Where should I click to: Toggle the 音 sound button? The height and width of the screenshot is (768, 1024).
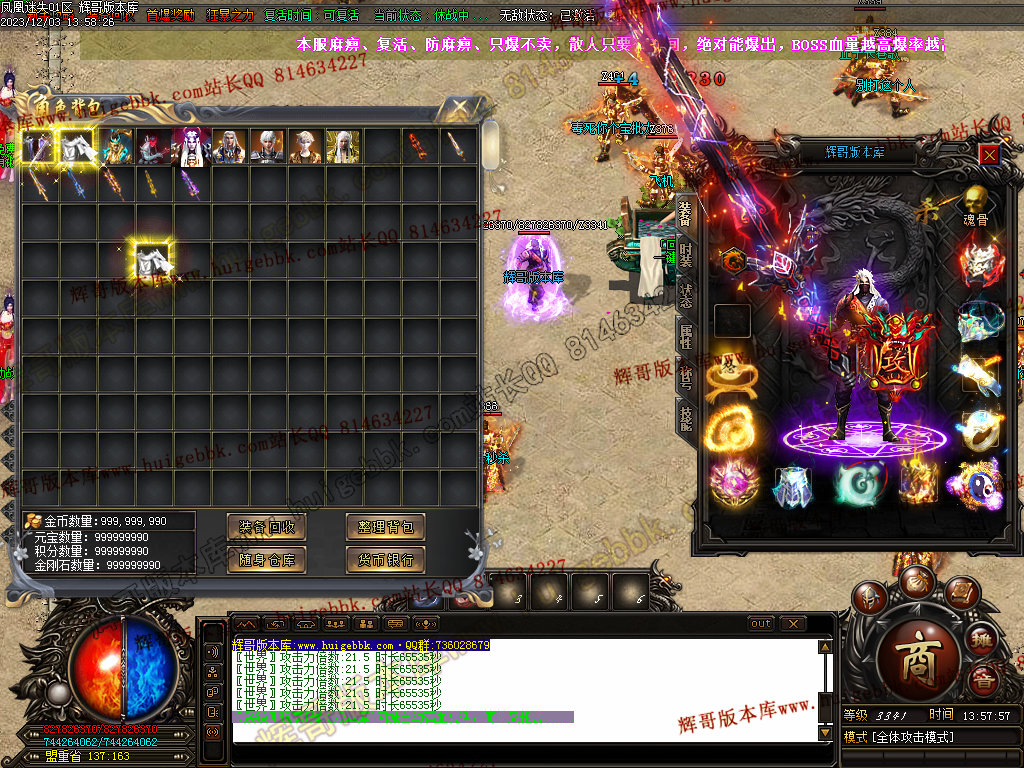985,682
